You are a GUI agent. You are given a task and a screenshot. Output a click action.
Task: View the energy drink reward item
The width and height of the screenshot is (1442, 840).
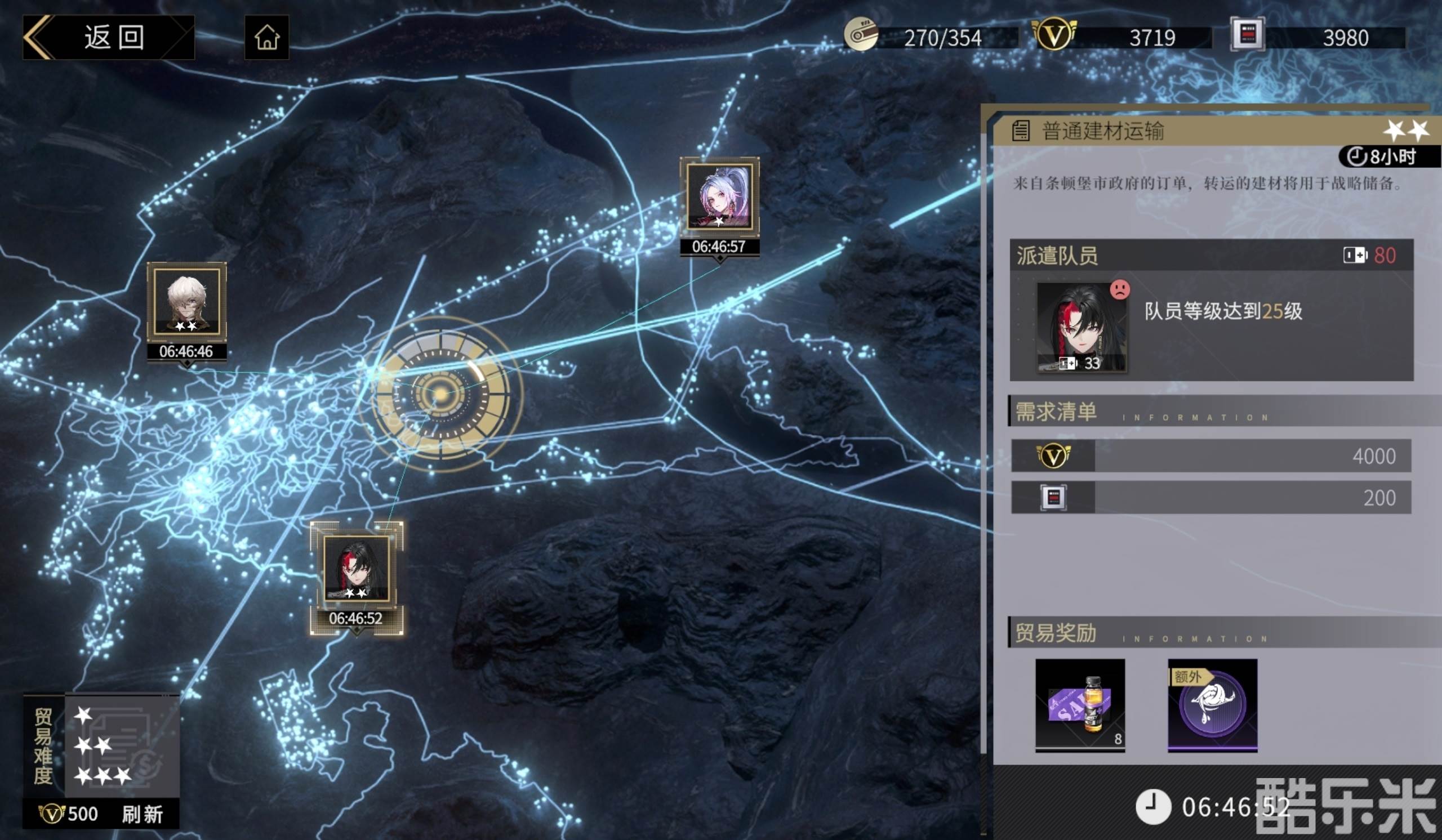tap(1080, 704)
